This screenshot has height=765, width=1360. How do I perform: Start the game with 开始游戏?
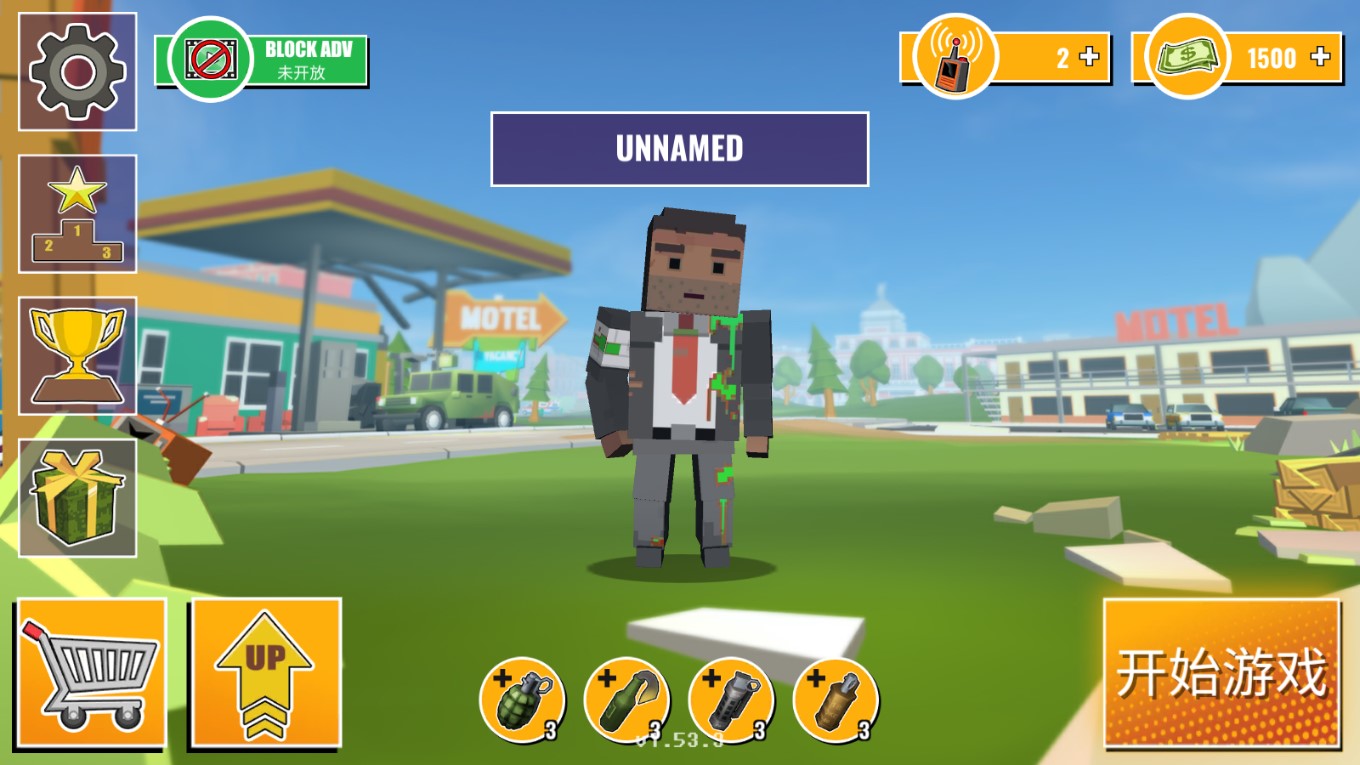click(1221, 673)
